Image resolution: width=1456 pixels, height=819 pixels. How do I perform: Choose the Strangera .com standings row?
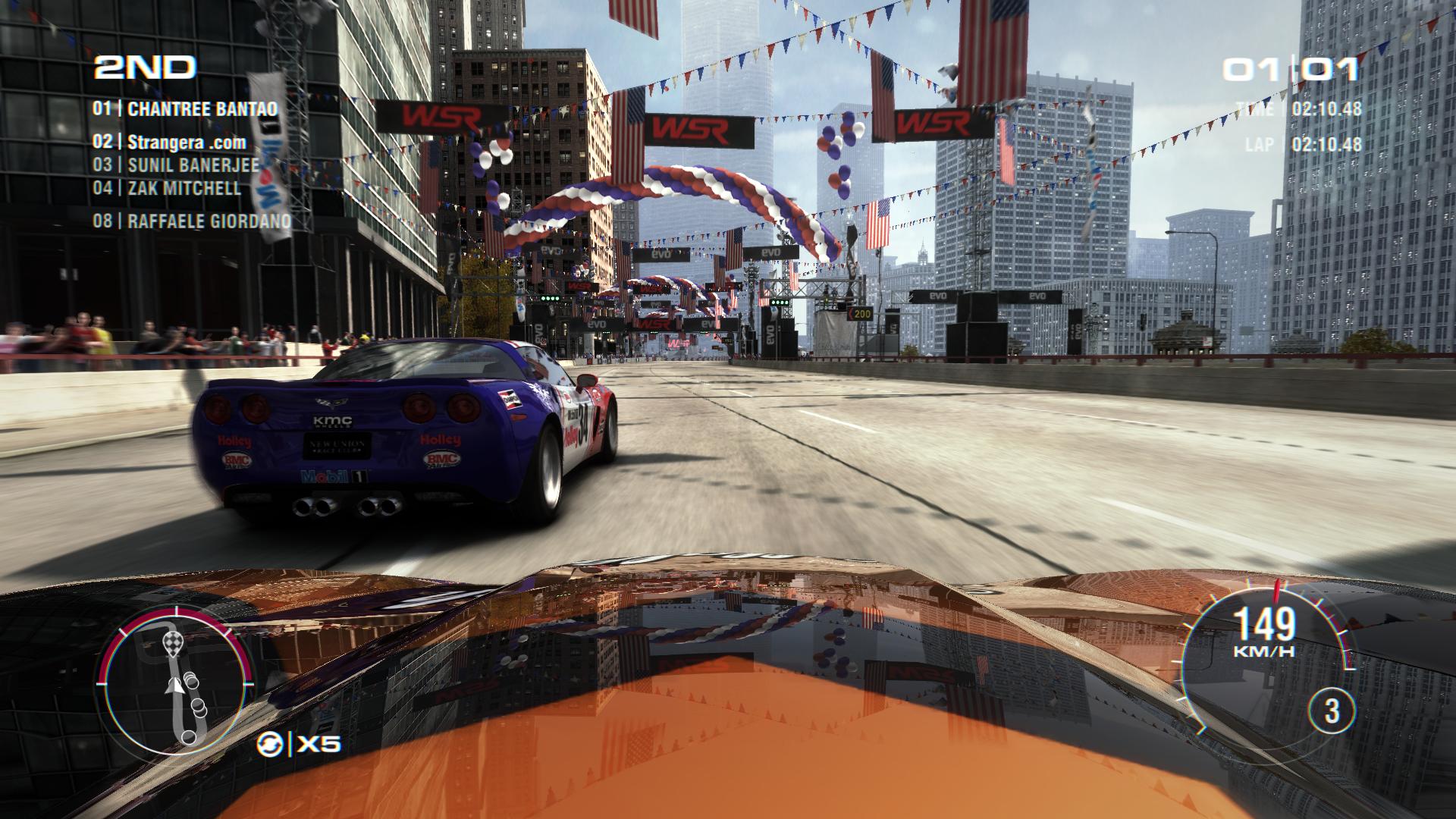pyautogui.click(x=170, y=142)
